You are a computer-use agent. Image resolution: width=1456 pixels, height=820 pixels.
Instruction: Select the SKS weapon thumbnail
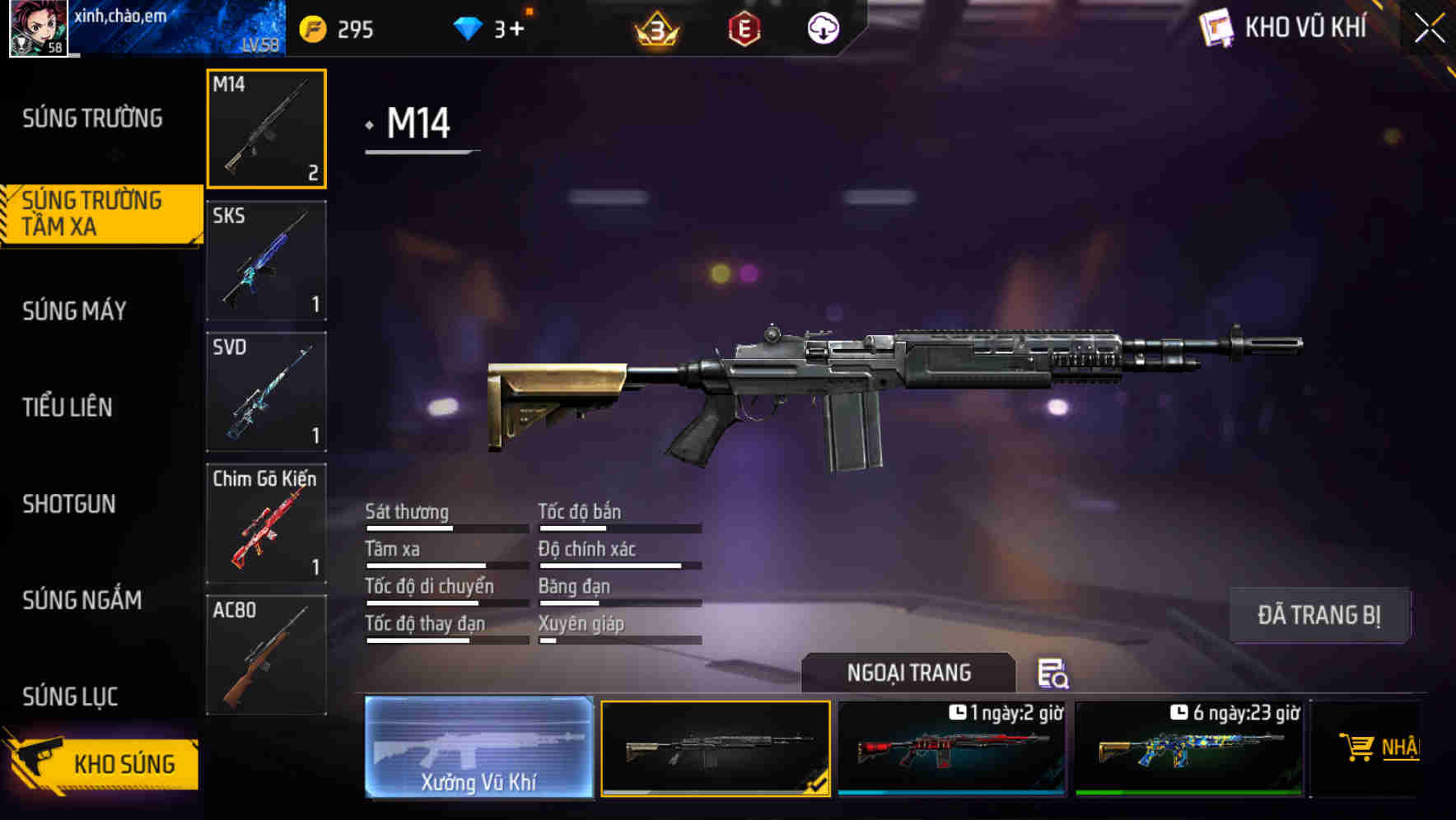[x=265, y=259]
